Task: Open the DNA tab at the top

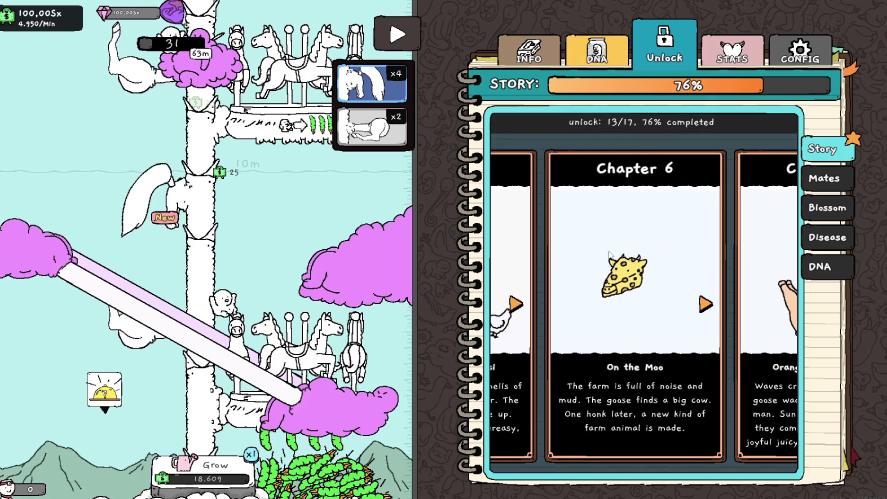Action: click(x=597, y=52)
